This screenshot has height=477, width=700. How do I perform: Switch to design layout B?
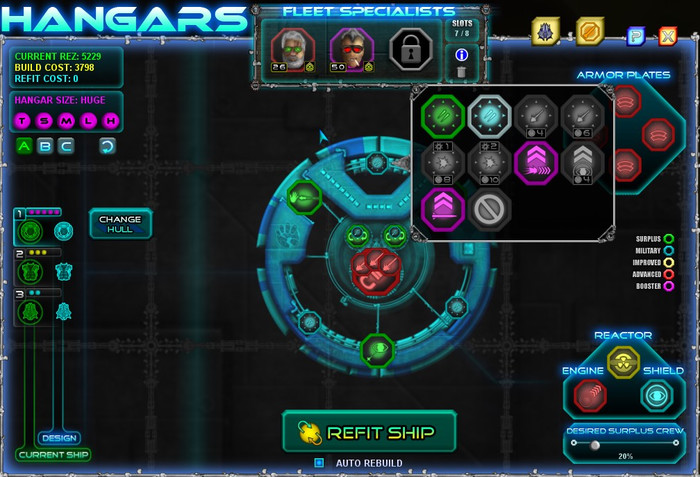(x=46, y=146)
